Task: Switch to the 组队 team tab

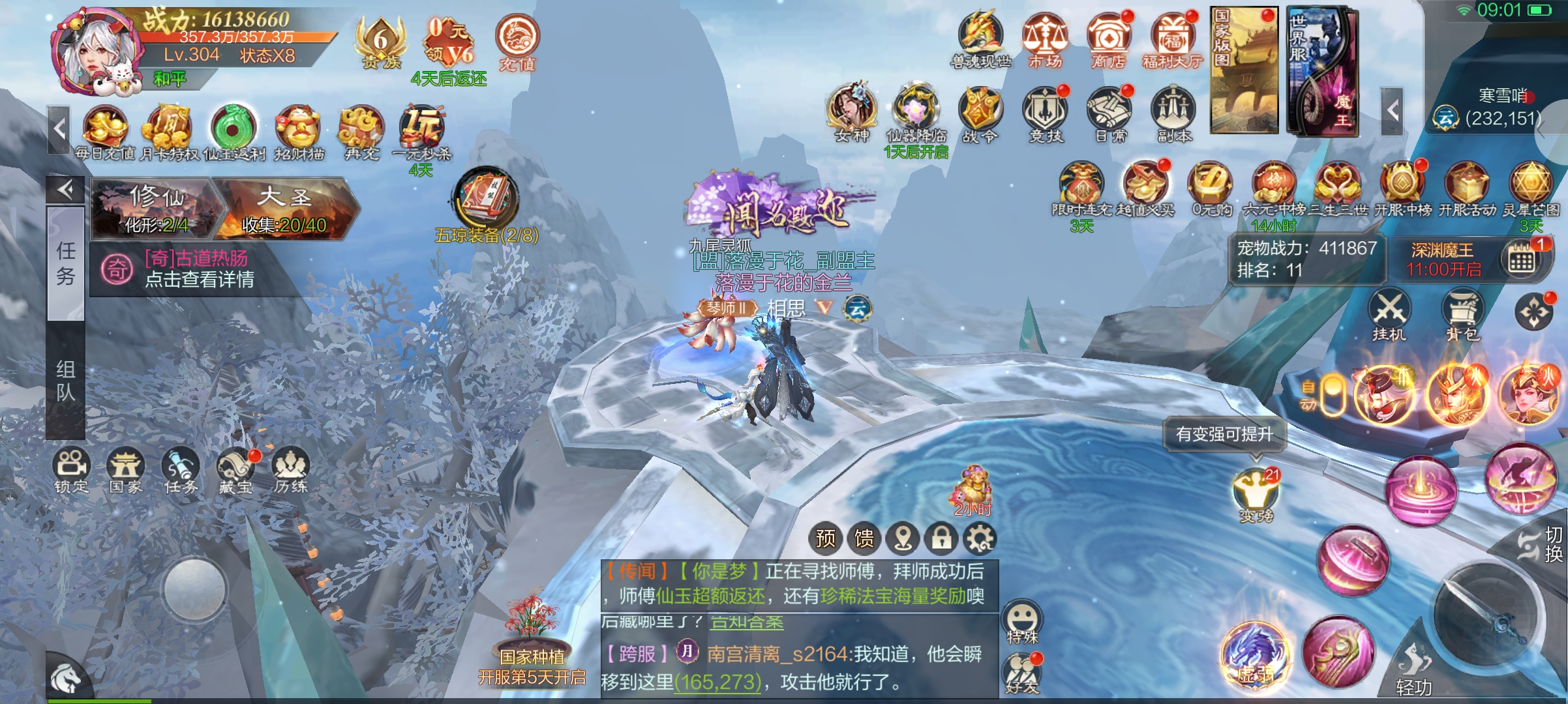Action: pos(65,381)
